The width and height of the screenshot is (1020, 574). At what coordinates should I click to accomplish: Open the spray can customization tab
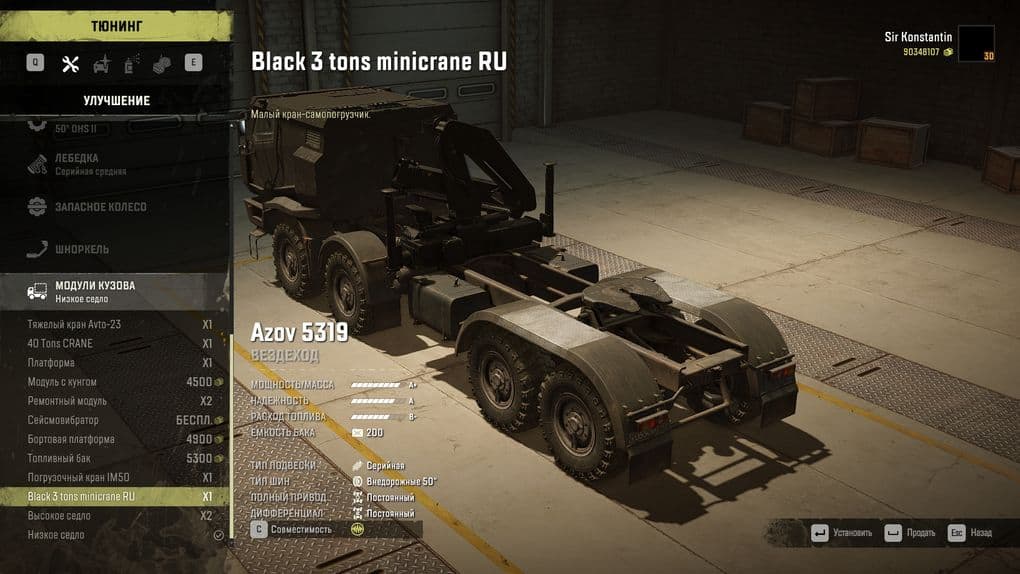point(131,64)
